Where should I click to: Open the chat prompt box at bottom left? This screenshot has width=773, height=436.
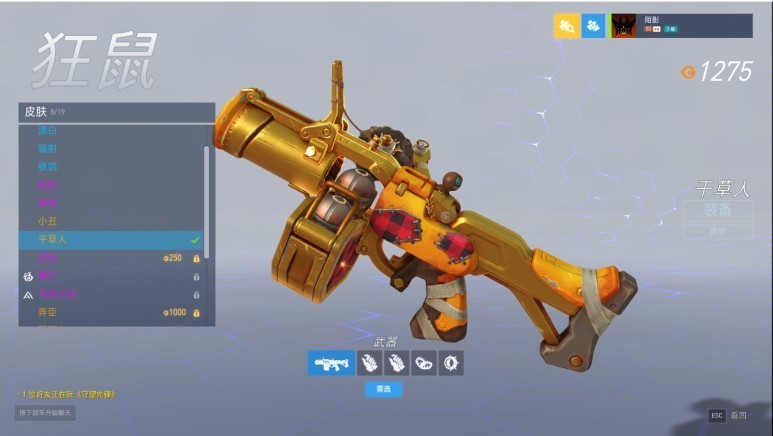point(46,412)
